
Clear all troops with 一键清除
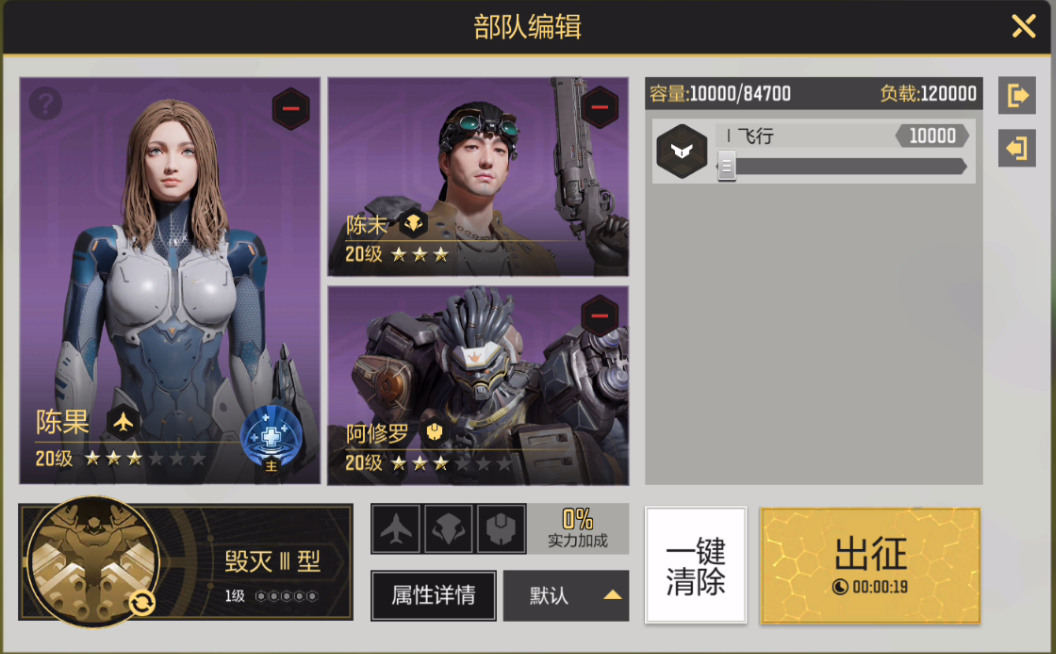[x=696, y=565]
